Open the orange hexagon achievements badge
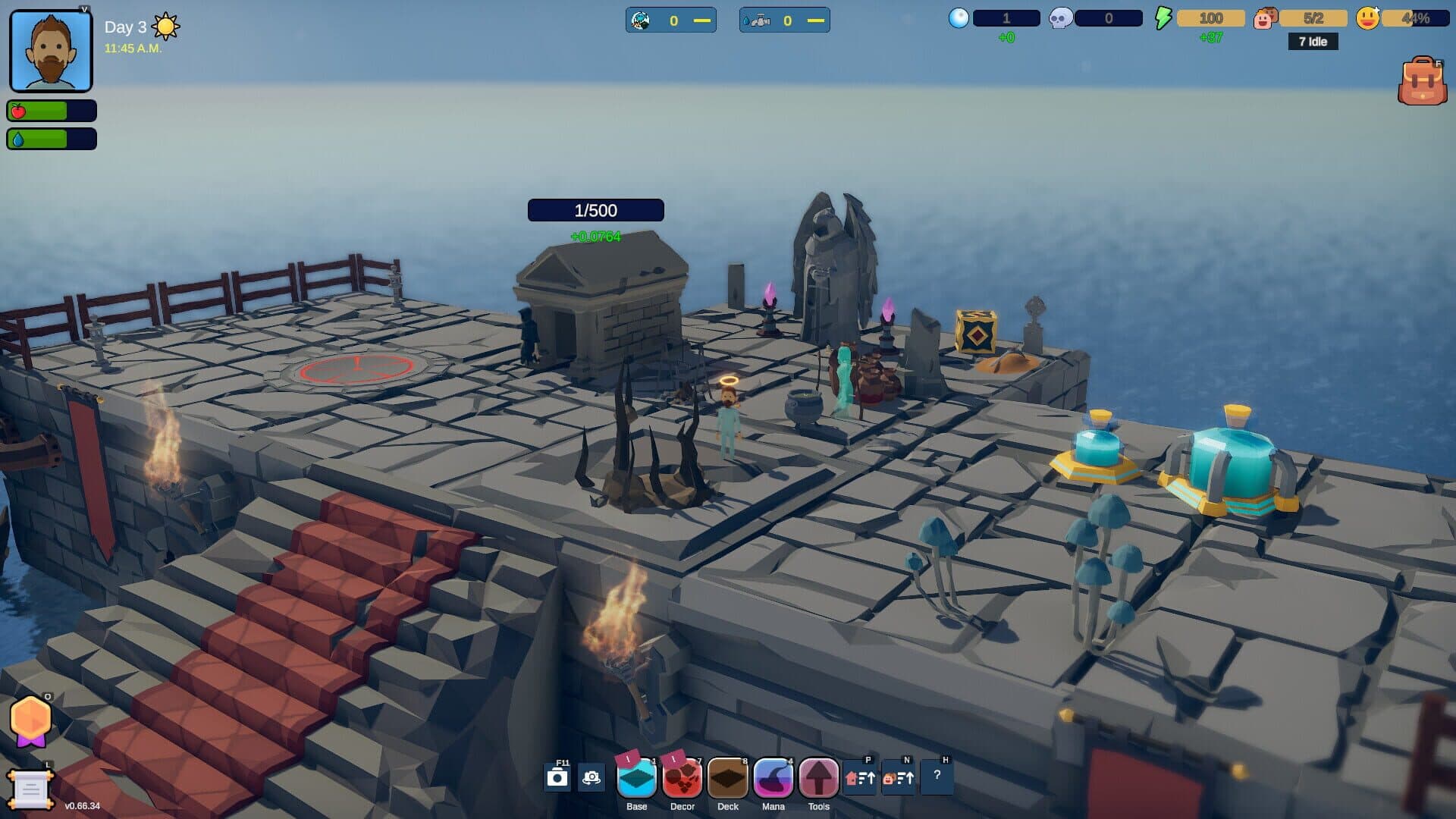The image size is (1456, 819). pyautogui.click(x=30, y=719)
